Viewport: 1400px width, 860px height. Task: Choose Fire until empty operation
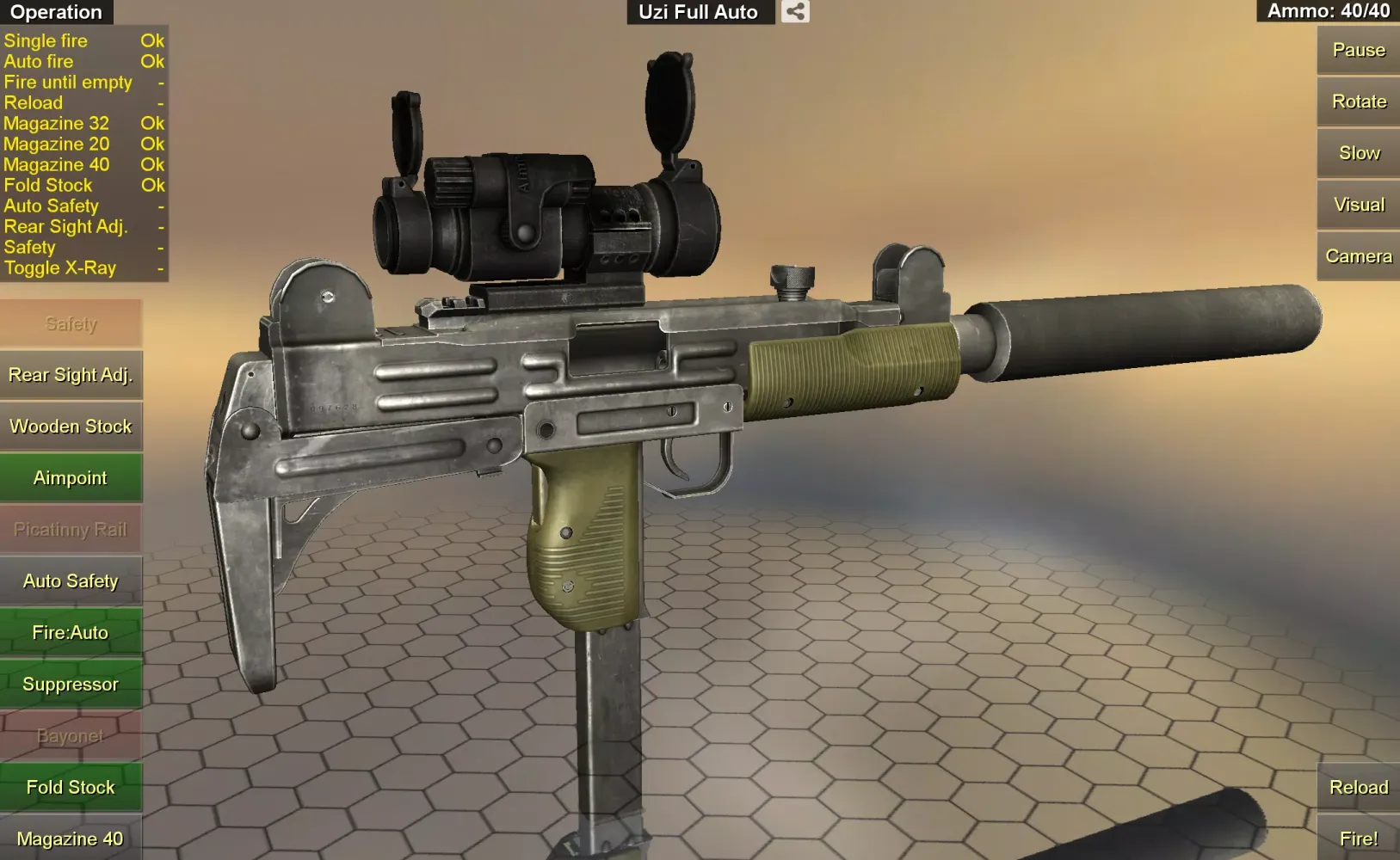coord(69,82)
